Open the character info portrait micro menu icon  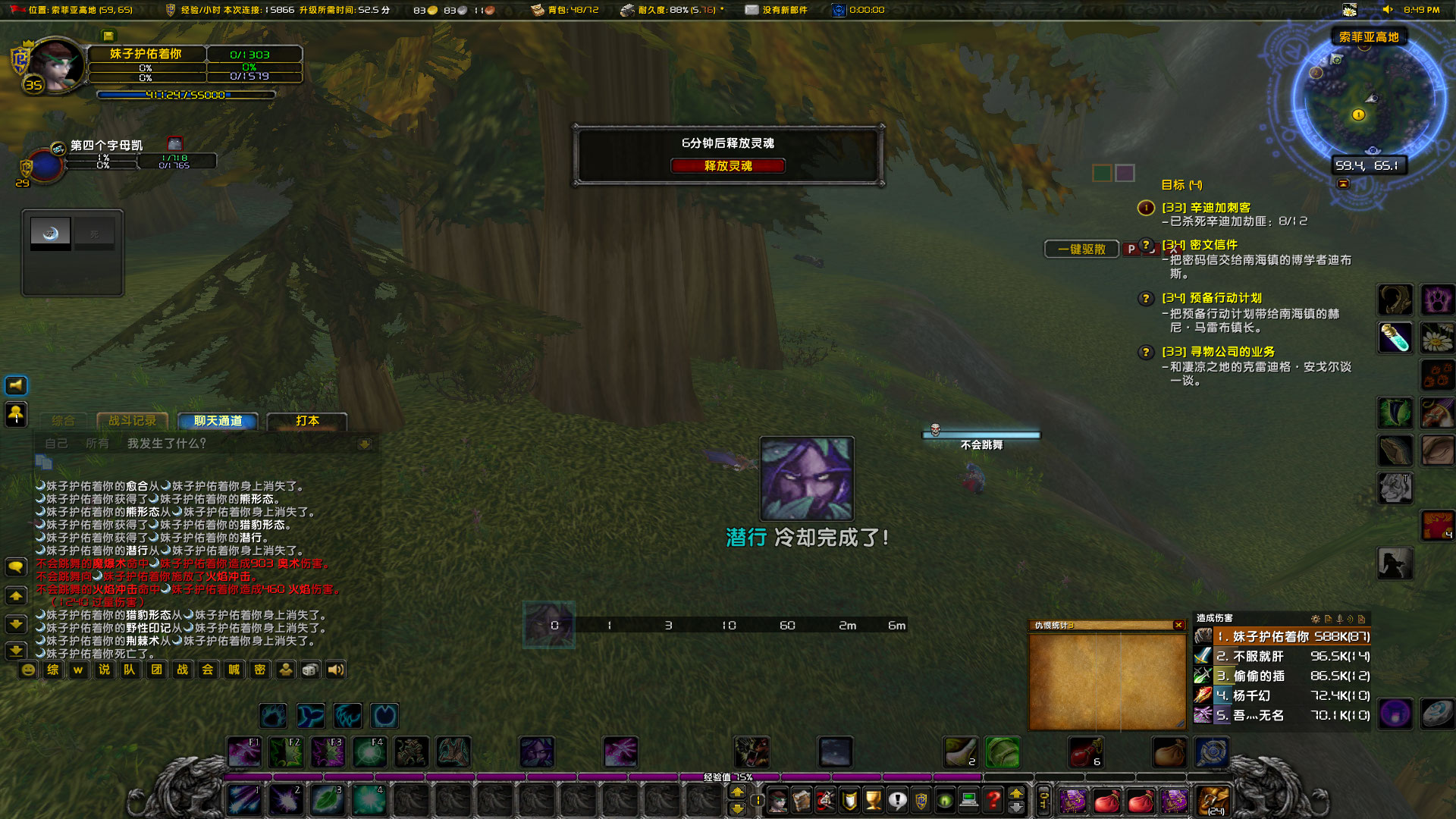(777, 800)
